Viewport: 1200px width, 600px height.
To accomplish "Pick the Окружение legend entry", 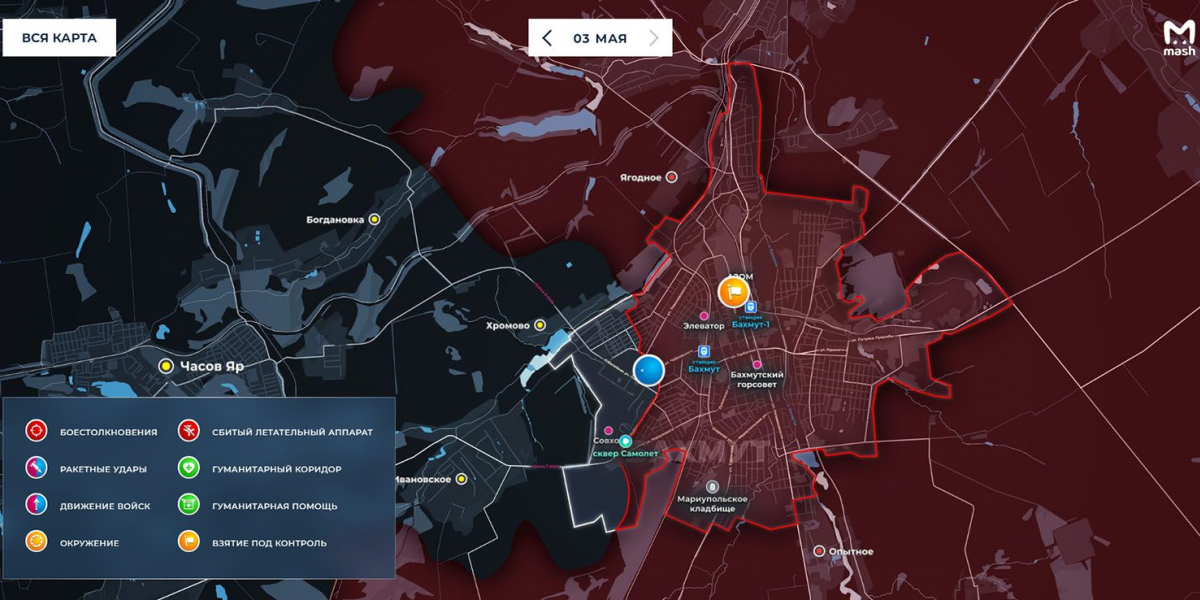I will pos(37,542).
